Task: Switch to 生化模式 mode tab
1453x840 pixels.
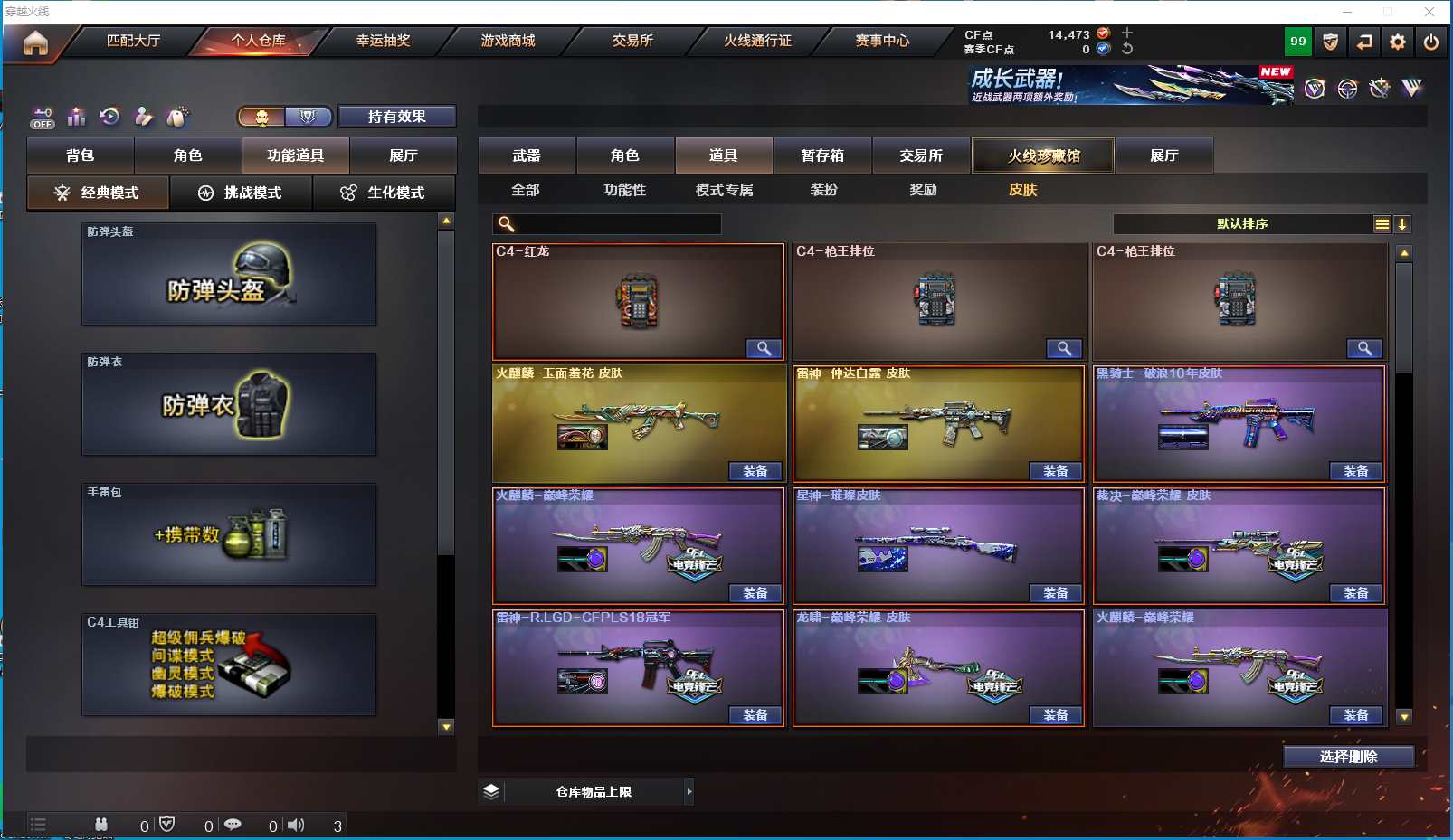Action: coord(384,193)
